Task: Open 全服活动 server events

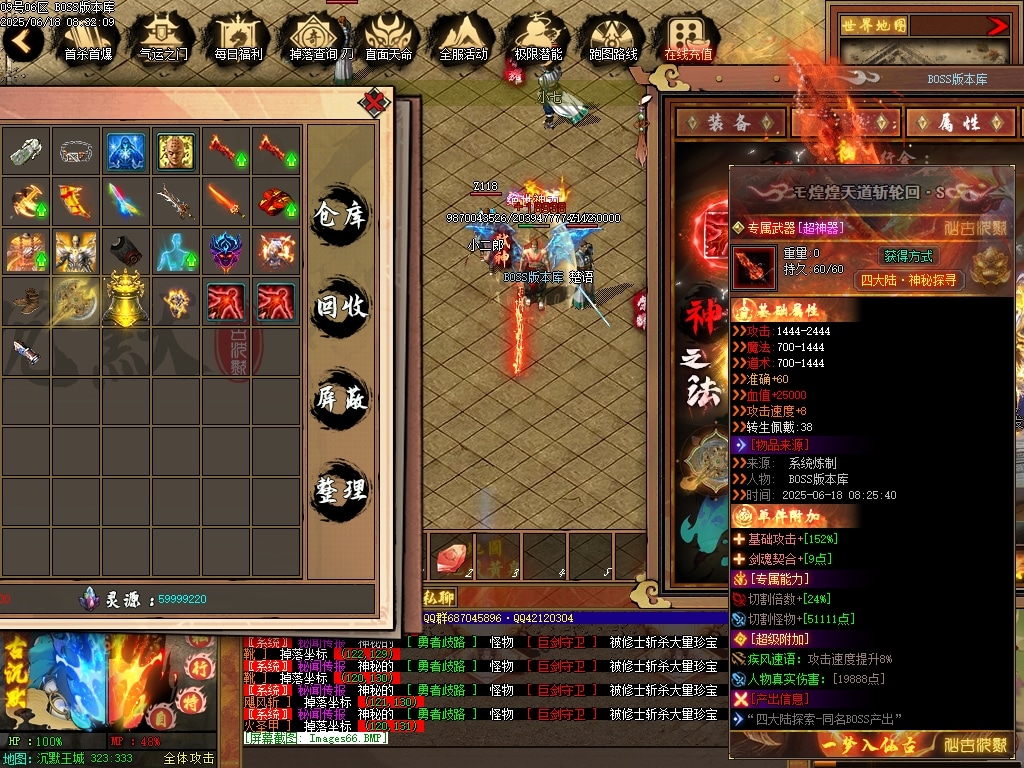Action: pyautogui.click(x=463, y=40)
